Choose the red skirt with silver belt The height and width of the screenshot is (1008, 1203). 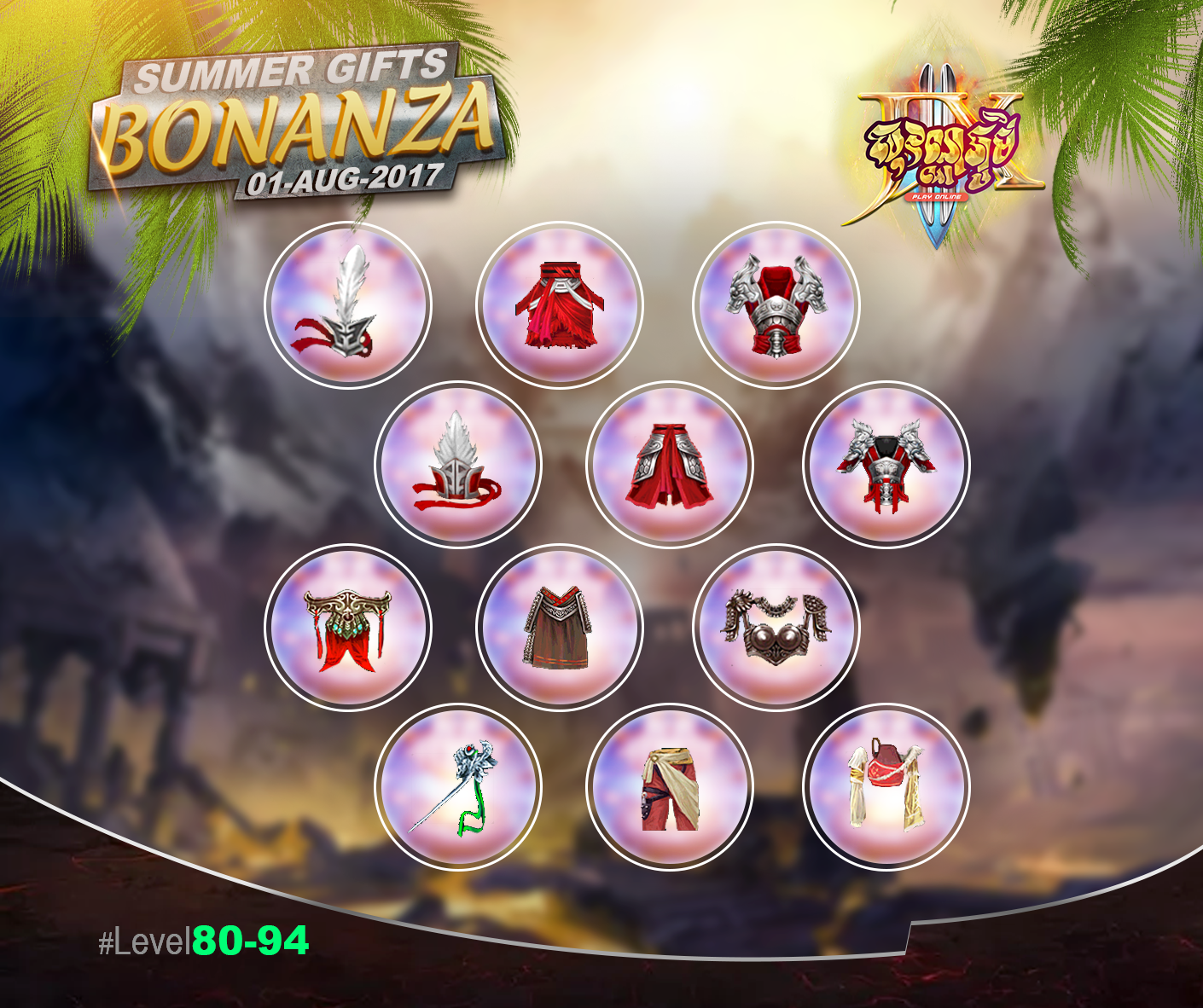(x=559, y=304)
